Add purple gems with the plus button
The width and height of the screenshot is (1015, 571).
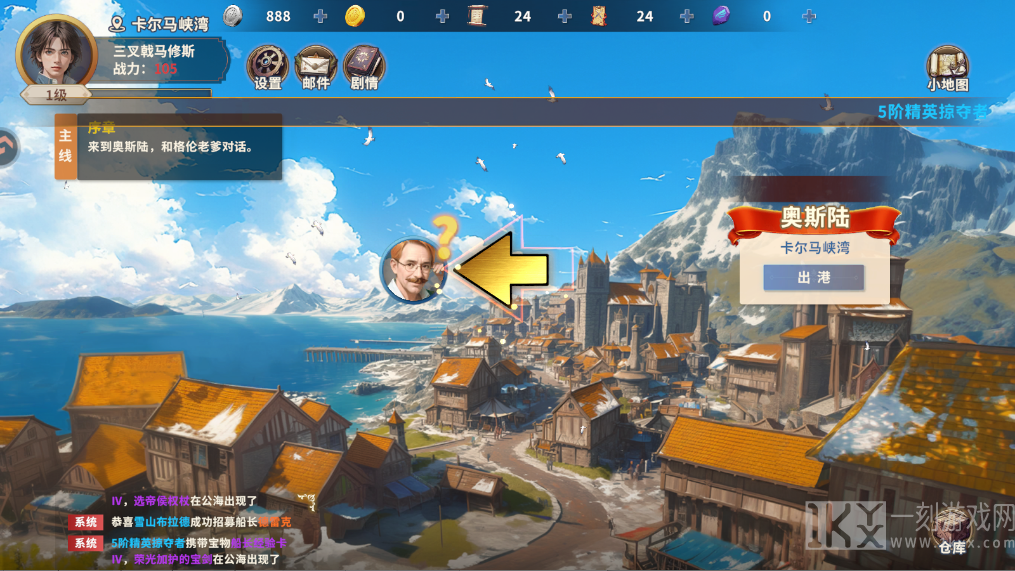point(809,16)
